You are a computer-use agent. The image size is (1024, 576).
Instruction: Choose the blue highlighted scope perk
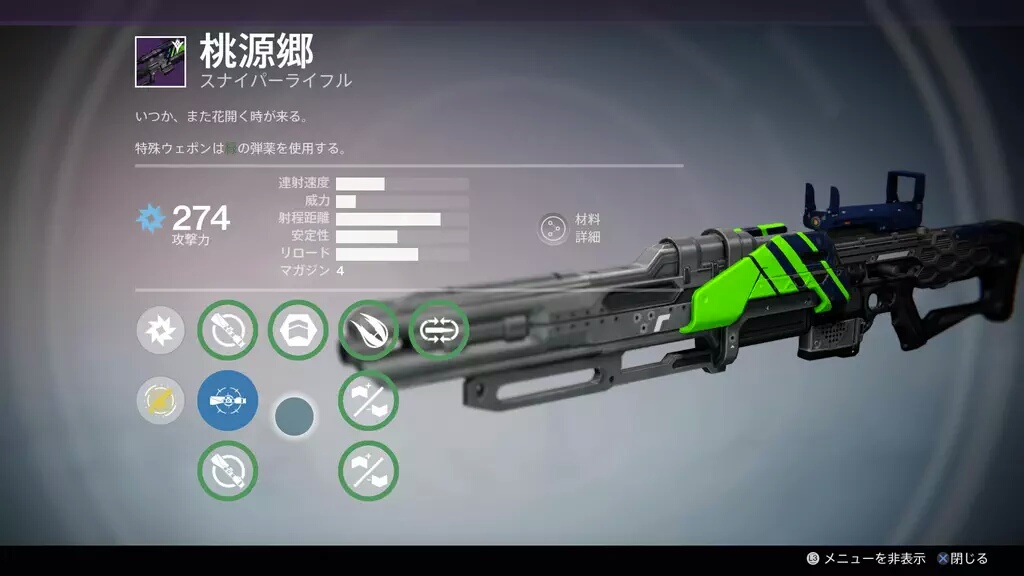click(x=228, y=401)
